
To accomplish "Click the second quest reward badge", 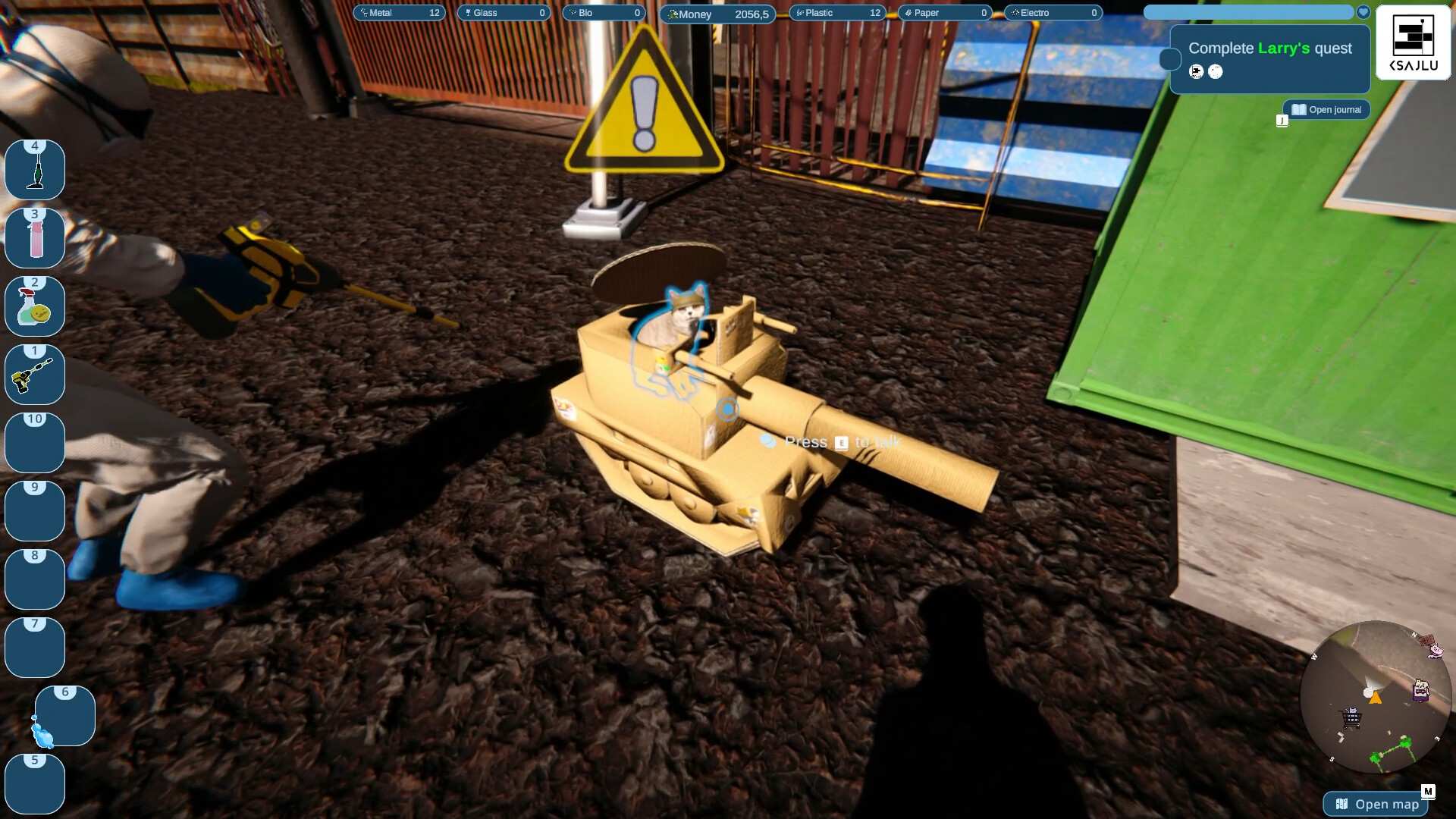I will click(1216, 72).
